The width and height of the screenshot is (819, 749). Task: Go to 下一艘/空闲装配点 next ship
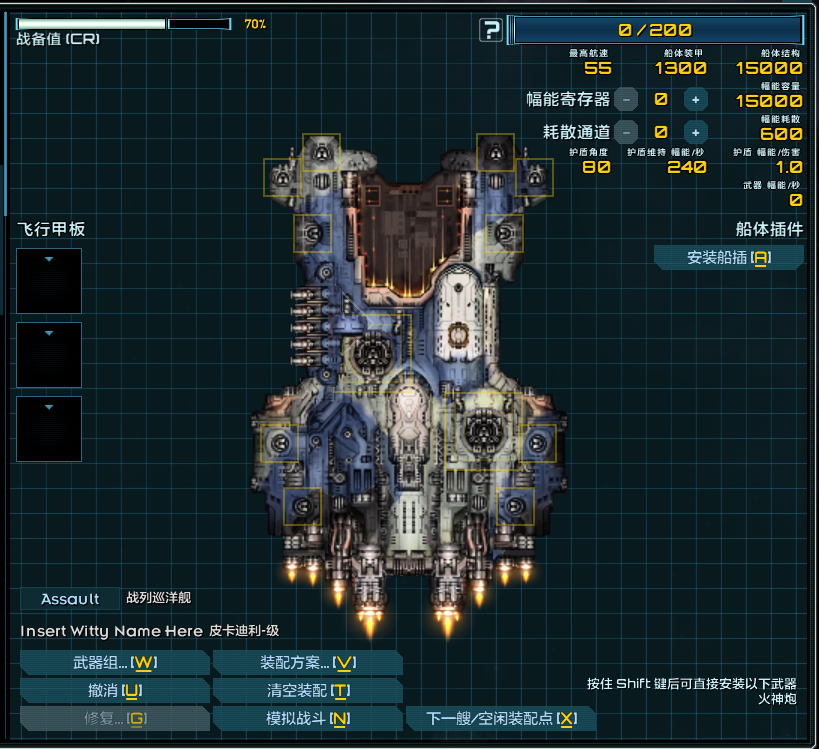coord(501,719)
